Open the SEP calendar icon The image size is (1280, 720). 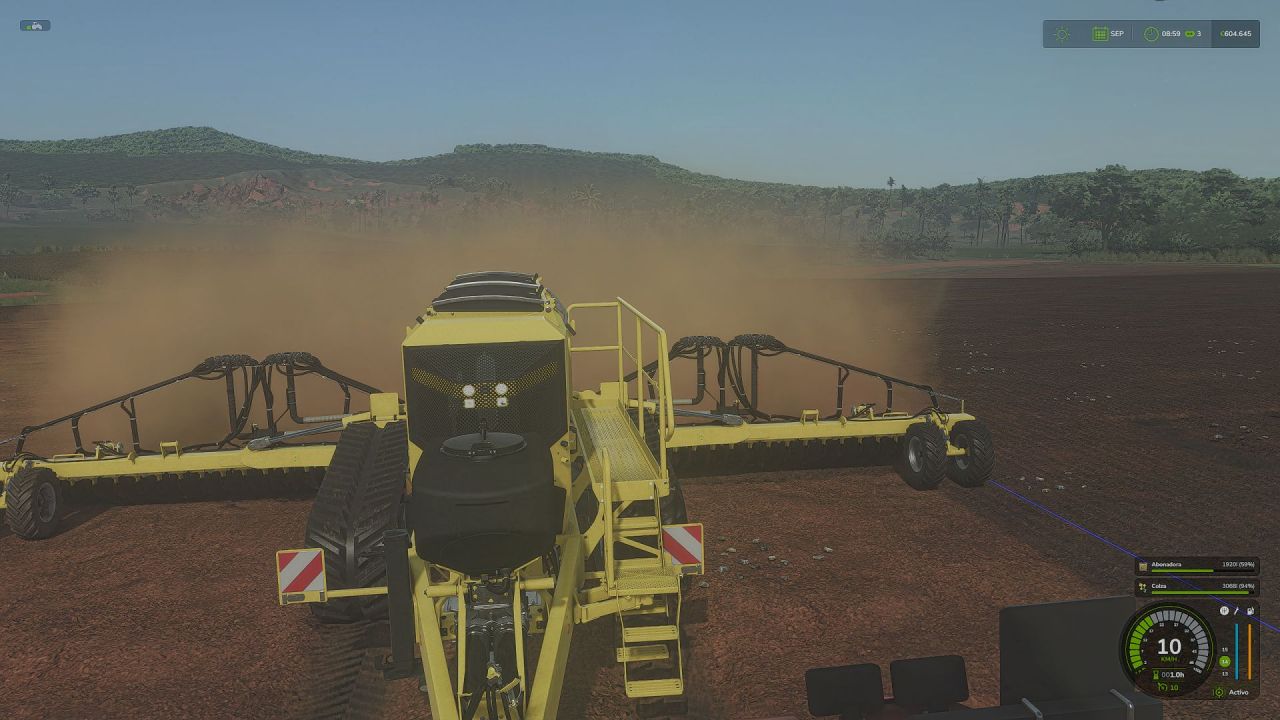tap(1100, 33)
